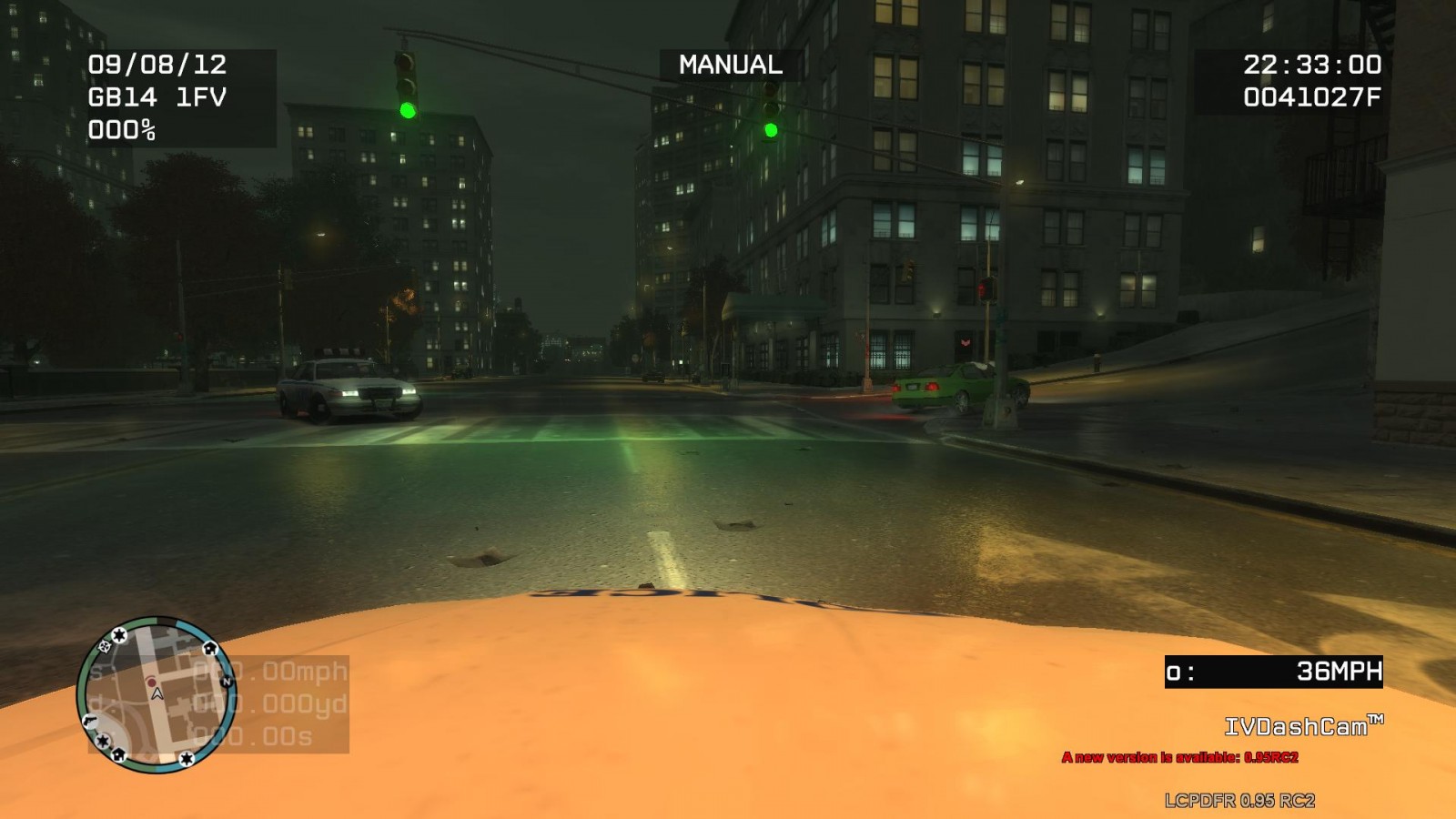The height and width of the screenshot is (819, 1456).
Task: Open the red new version available notice
Action: (x=1179, y=757)
